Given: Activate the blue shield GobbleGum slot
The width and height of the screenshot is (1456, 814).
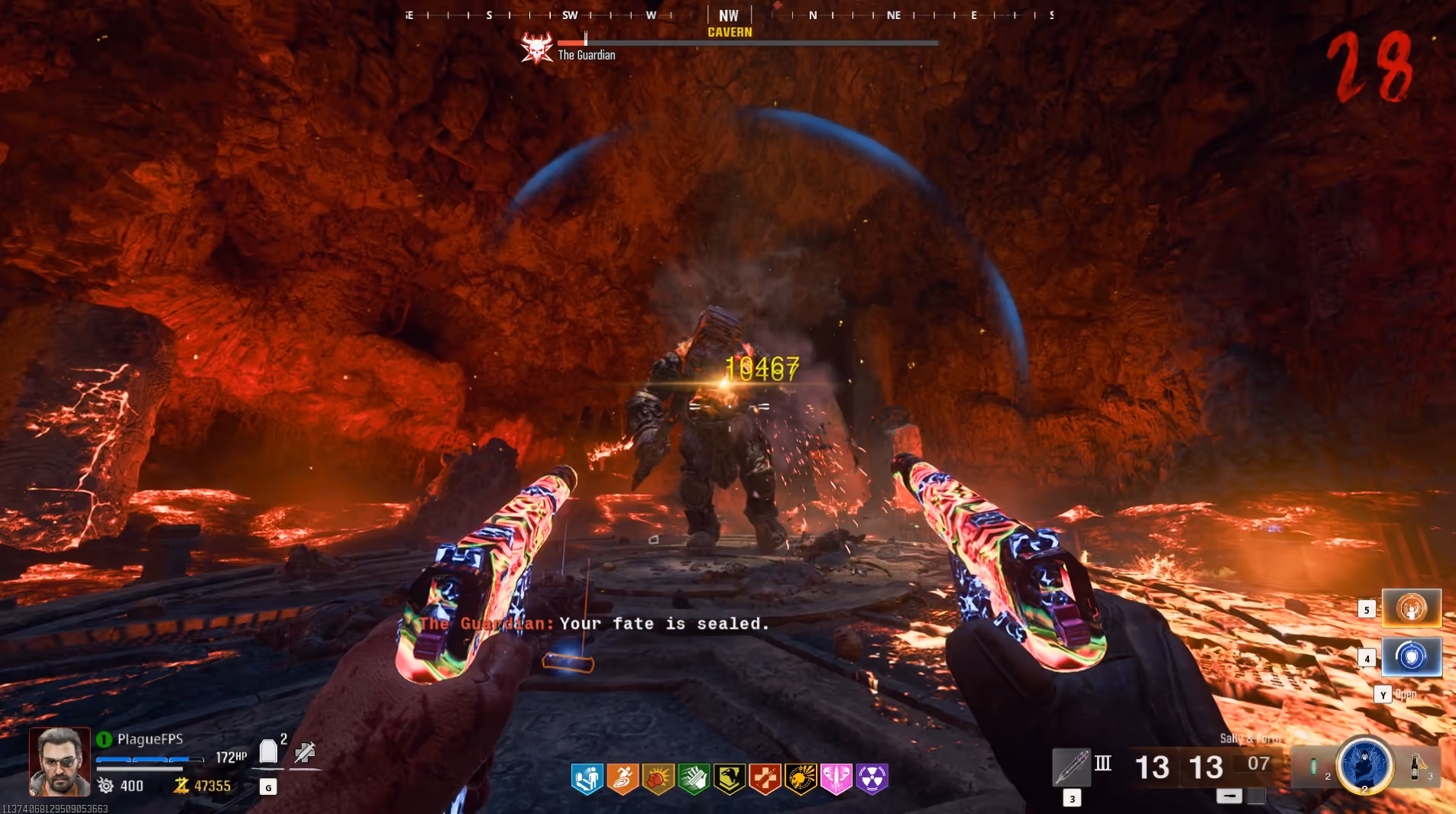Looking at the screenshot, I should 1411,657.
